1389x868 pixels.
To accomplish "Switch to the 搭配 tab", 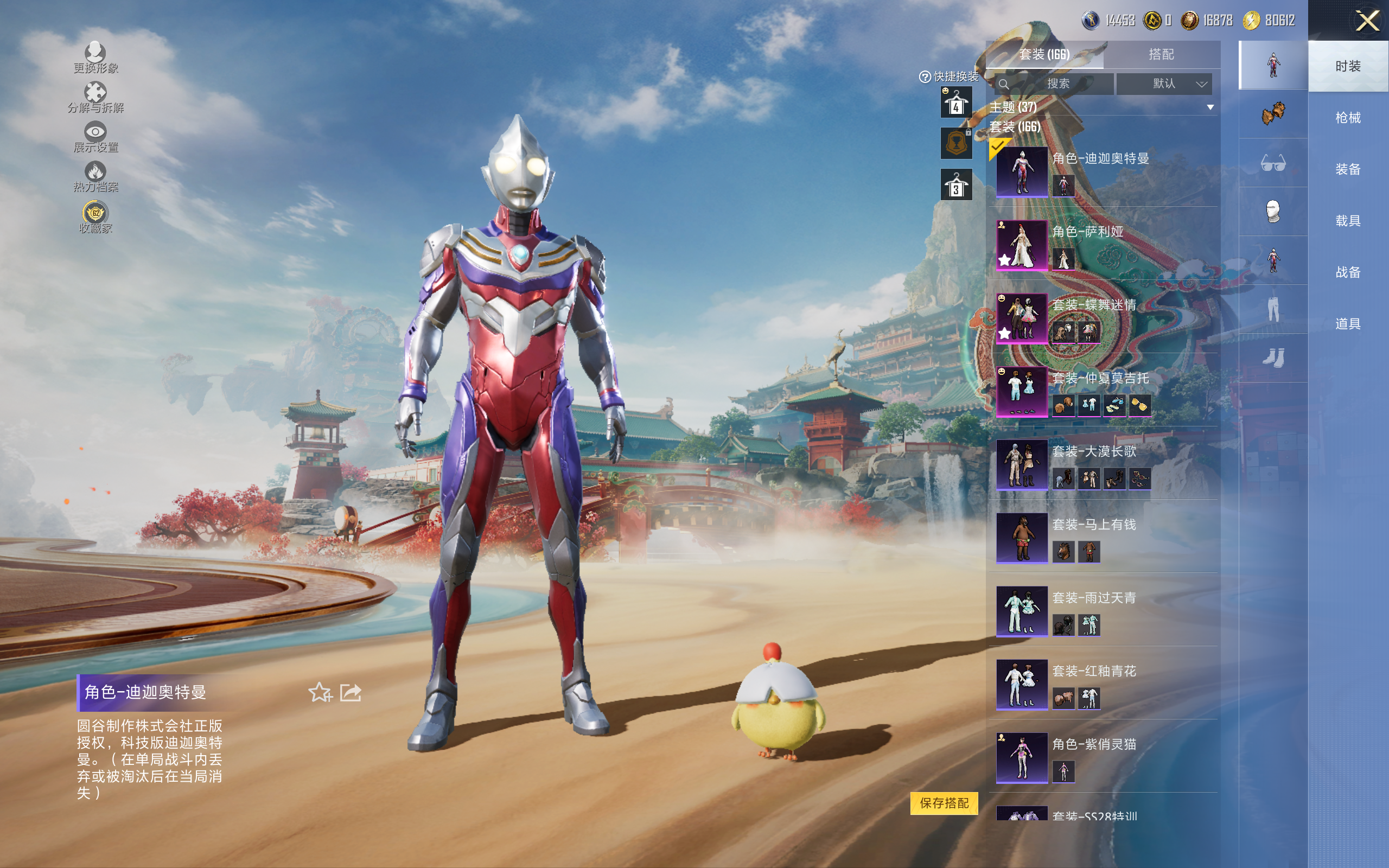I will click(1161, 55).
